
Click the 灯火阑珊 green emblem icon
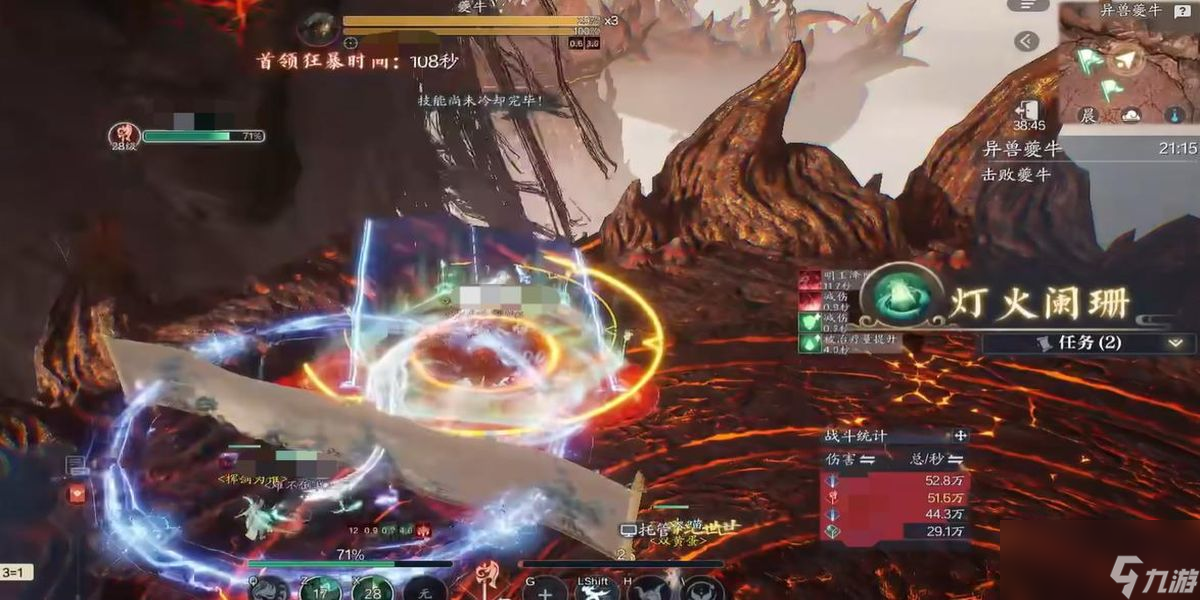896,296
